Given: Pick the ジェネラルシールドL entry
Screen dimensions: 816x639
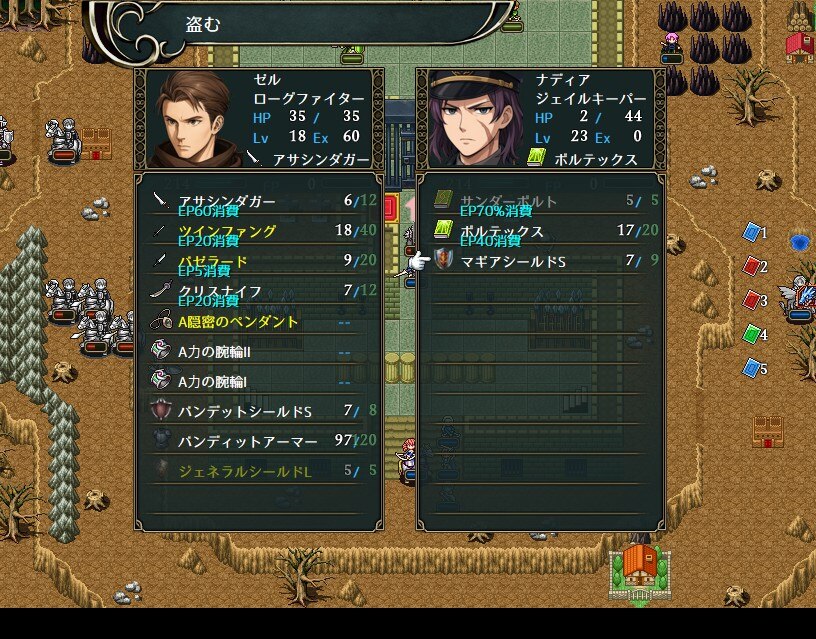Looking at the screenshot, I should [258, 470].
